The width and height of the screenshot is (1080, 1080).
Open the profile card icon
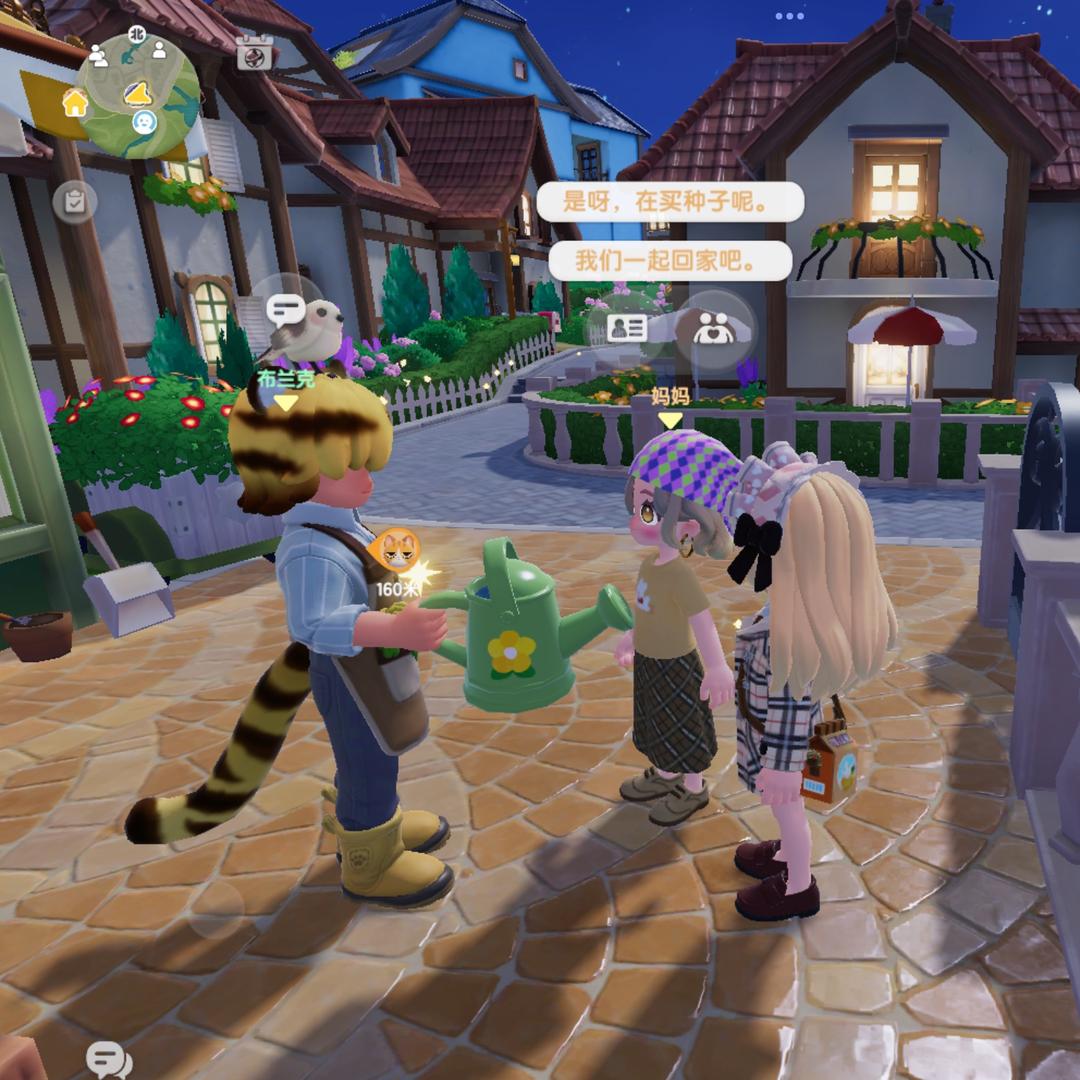(x=628, y=329)
